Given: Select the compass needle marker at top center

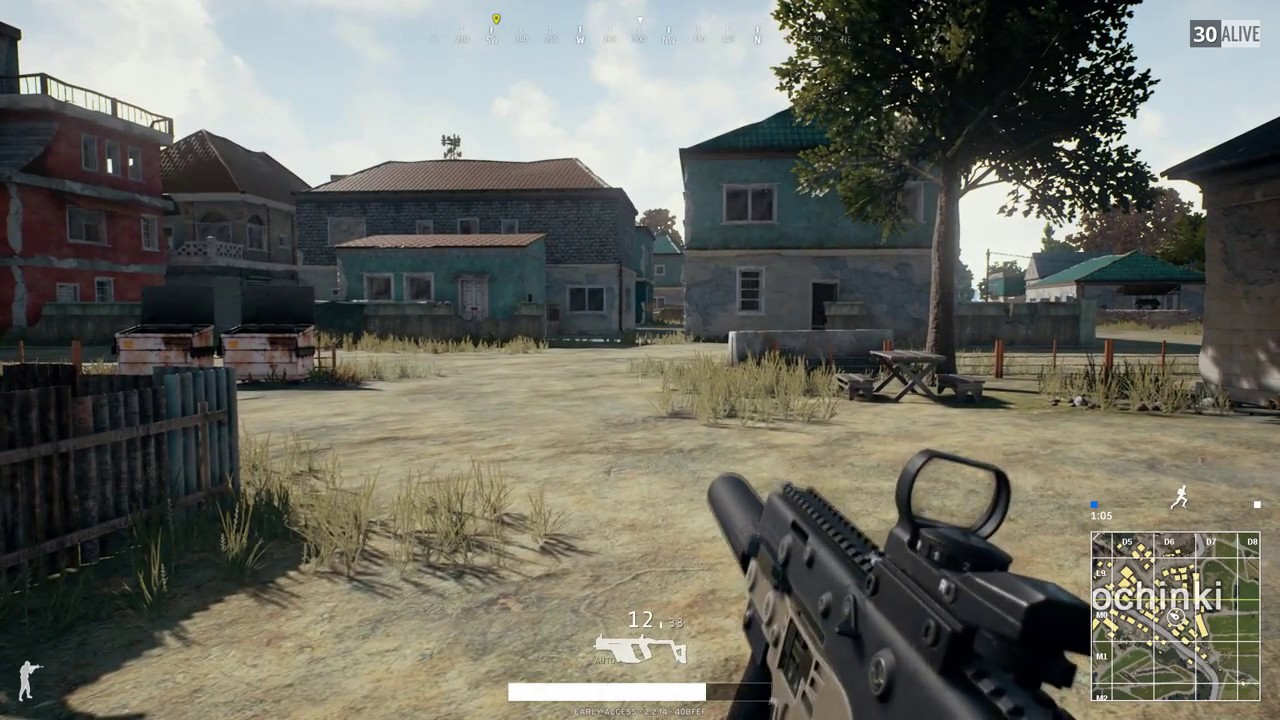Looking at the screenshot, I should 640,20.
